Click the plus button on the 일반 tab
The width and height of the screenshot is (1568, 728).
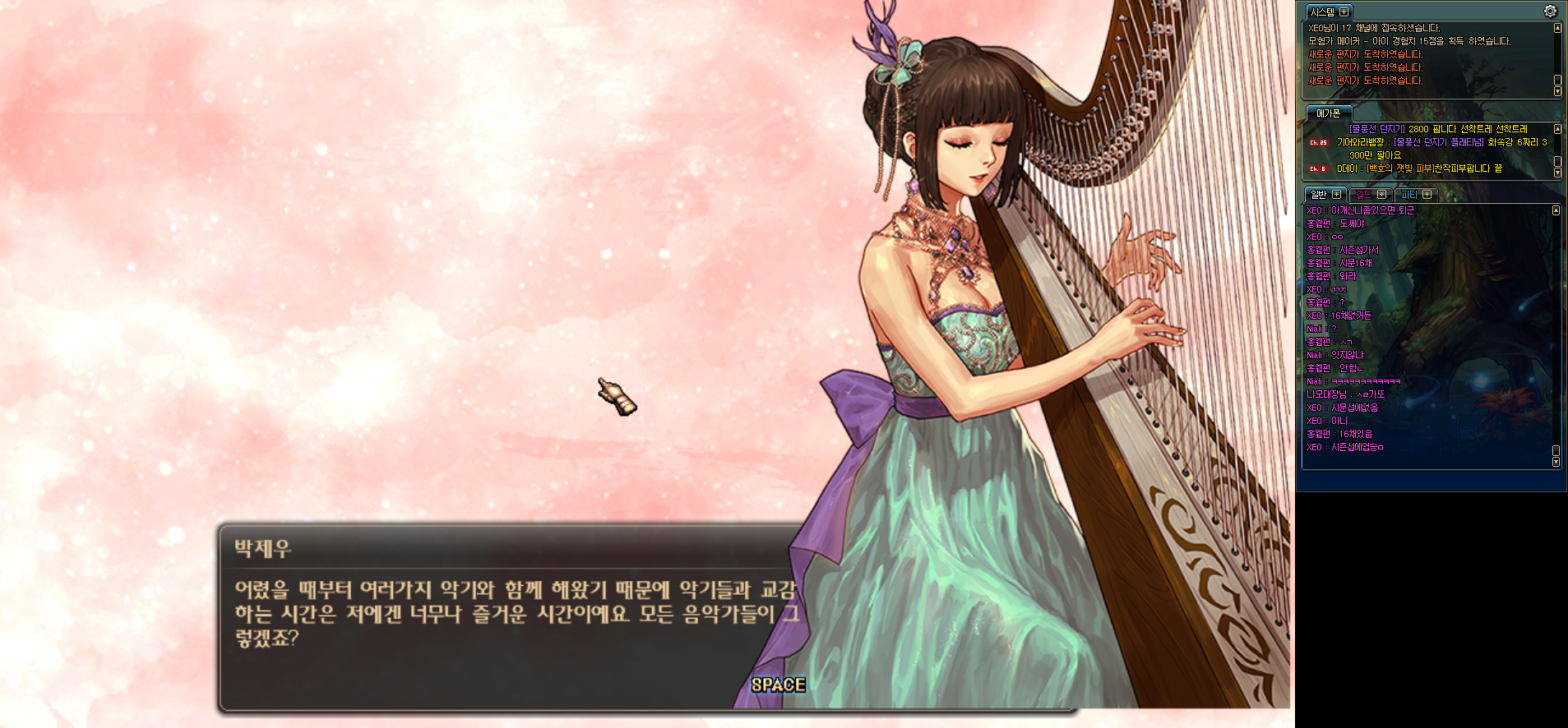pyautogui.click(x=1336, y=195)
